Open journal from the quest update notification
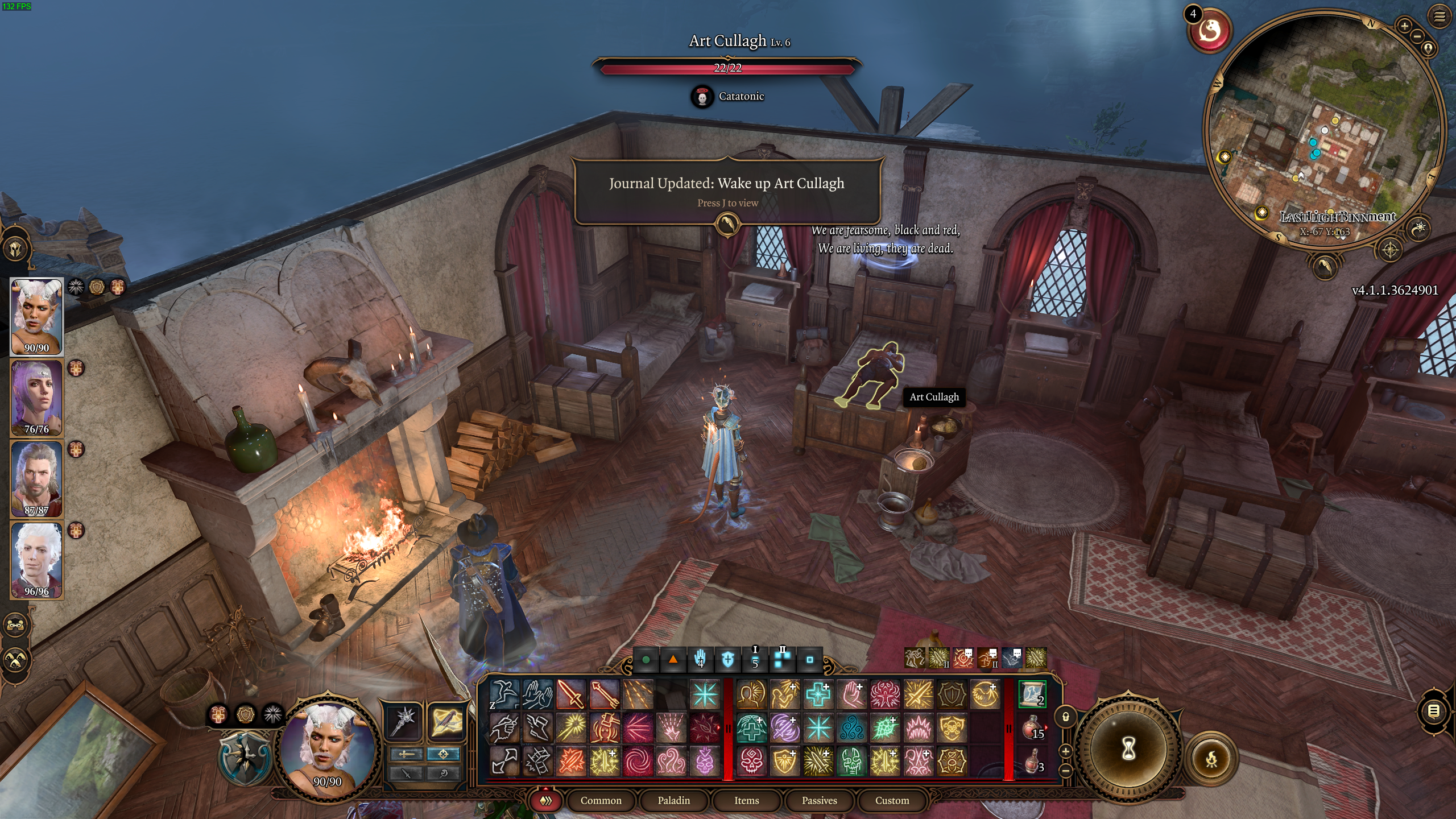Screen dimensions: 1456x819 pyautogui.click(x=727, y=224)
